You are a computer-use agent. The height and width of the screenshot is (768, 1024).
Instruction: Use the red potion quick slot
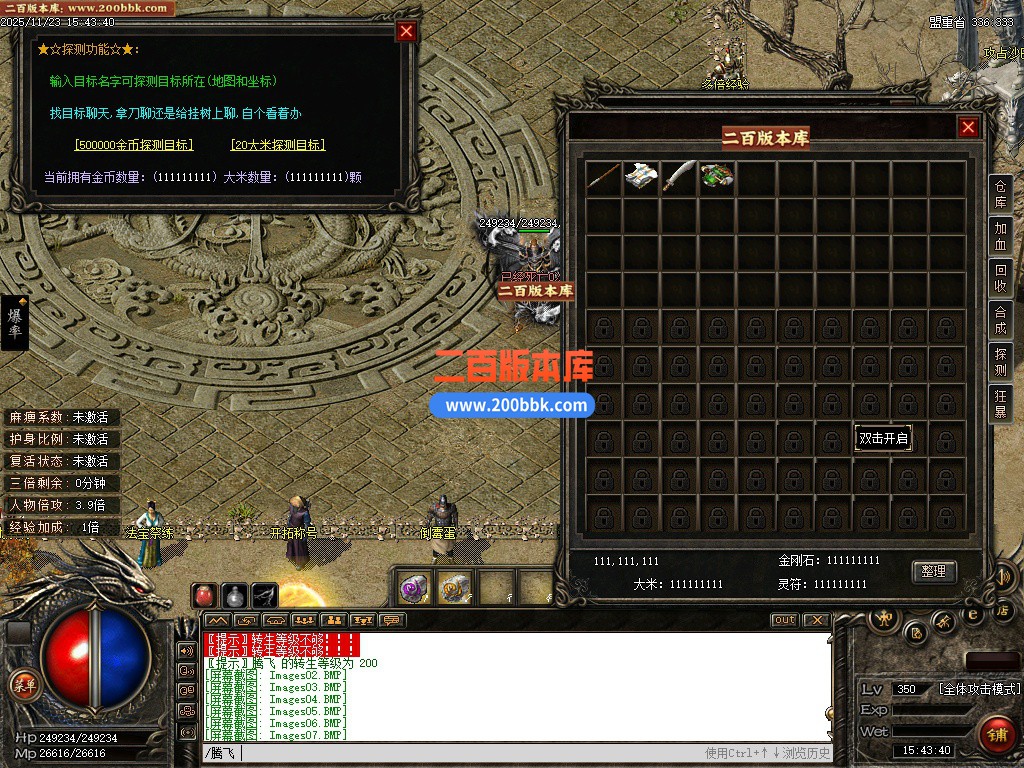(205, 595)
